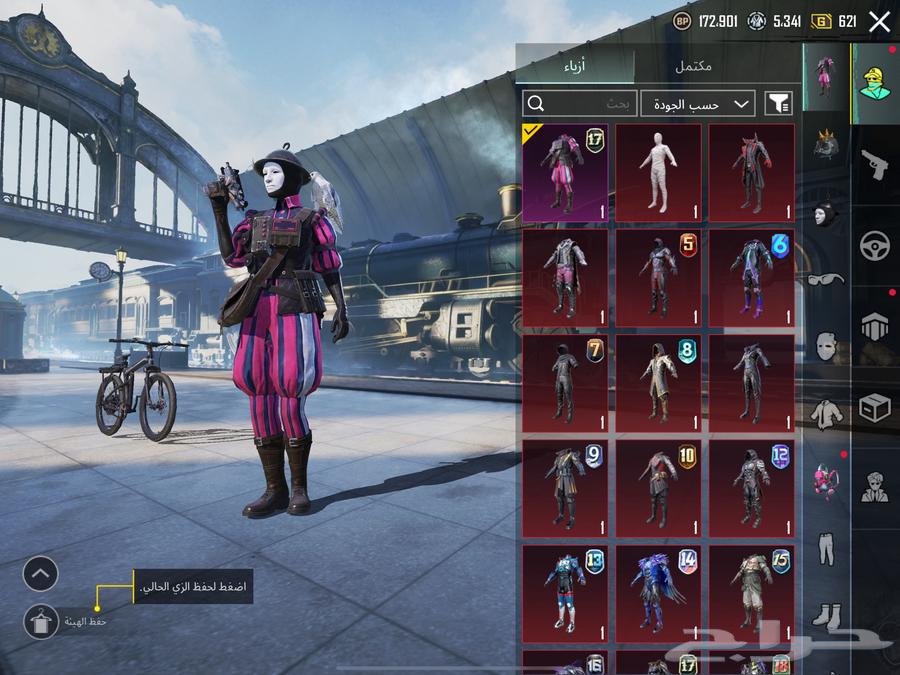Image resolution: width=900 pixels, height=675 pixels.
Task: Choose the blue winged outfit with badge 14
Action: coord(658,593)
